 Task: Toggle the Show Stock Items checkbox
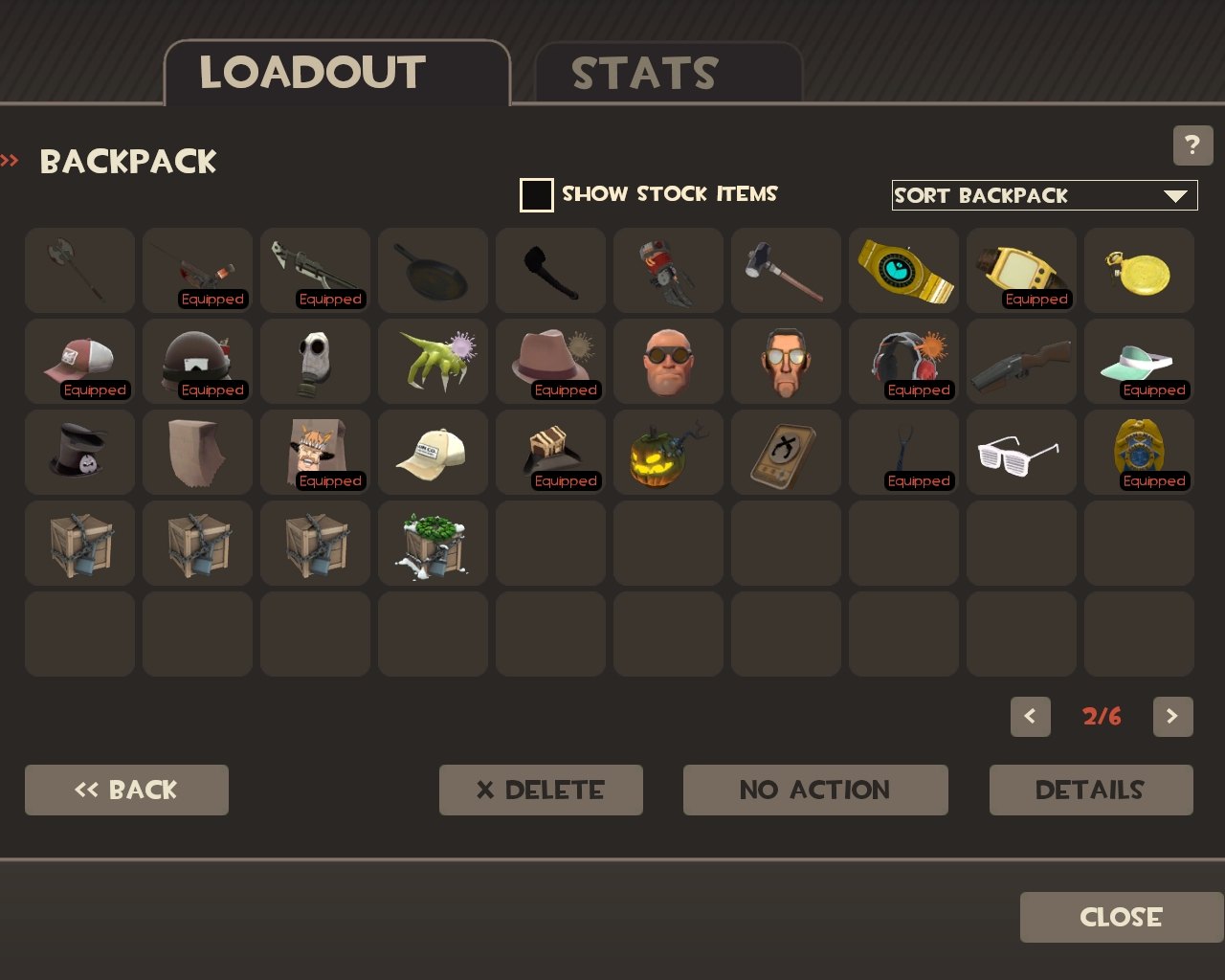536,195
